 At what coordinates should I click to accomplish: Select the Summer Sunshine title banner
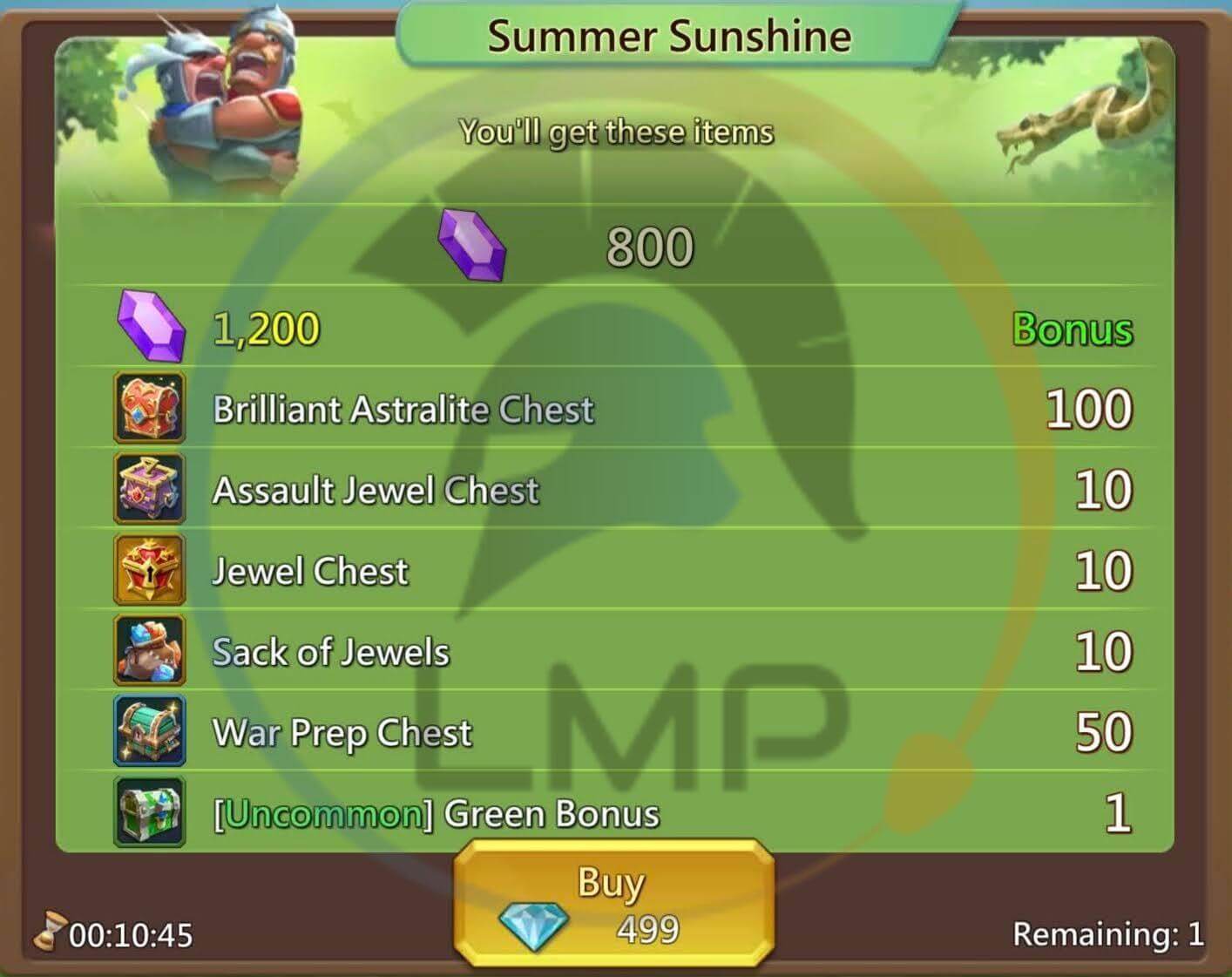point(669,36)
